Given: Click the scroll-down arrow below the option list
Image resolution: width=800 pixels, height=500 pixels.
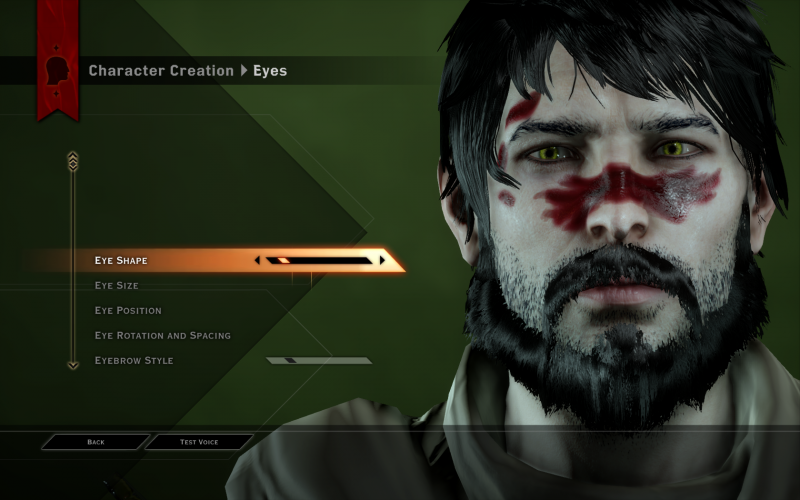Looking at the screenshot, I should point(72,365).
